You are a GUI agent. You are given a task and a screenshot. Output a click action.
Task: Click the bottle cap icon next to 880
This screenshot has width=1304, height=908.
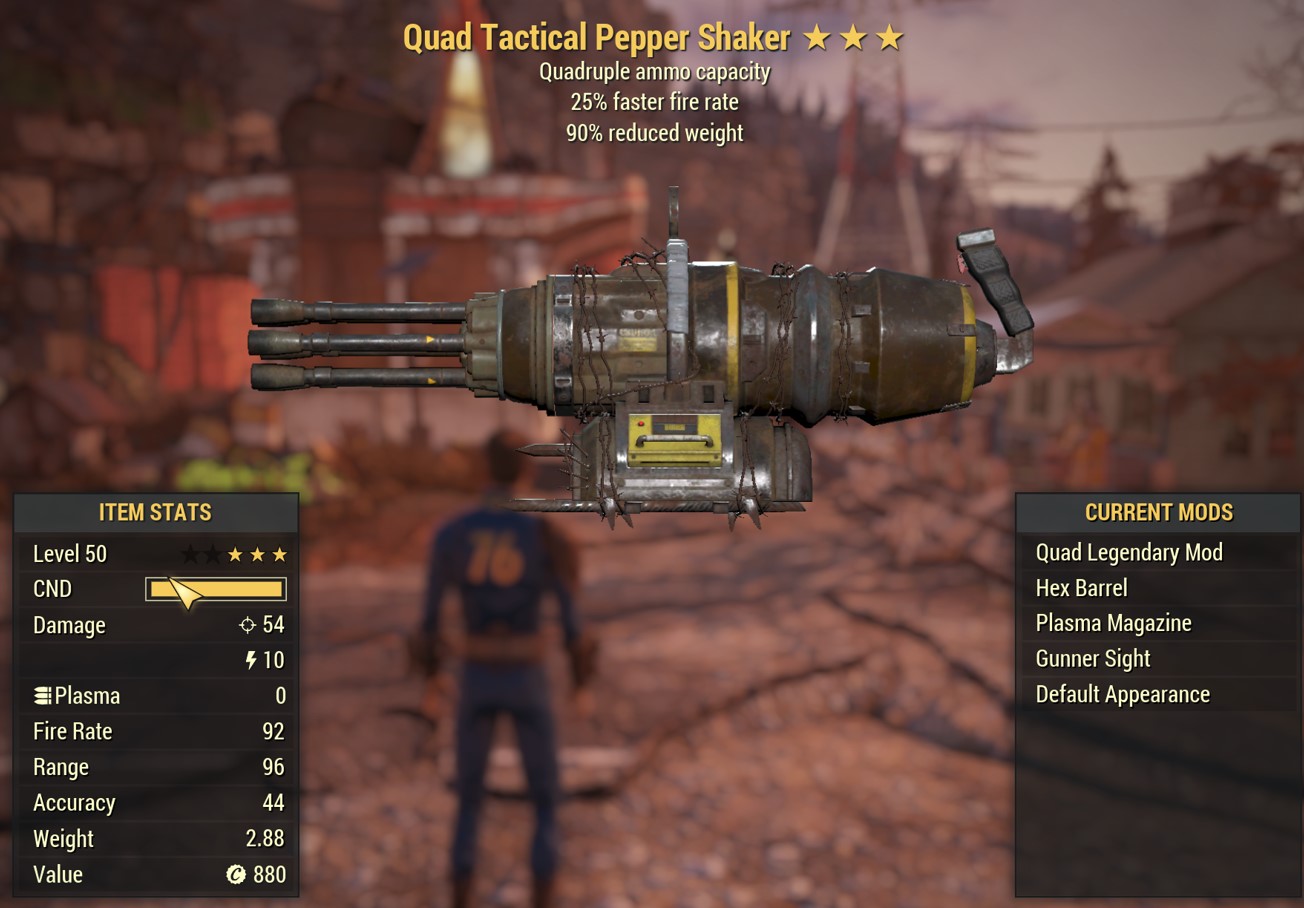(235, 874)
